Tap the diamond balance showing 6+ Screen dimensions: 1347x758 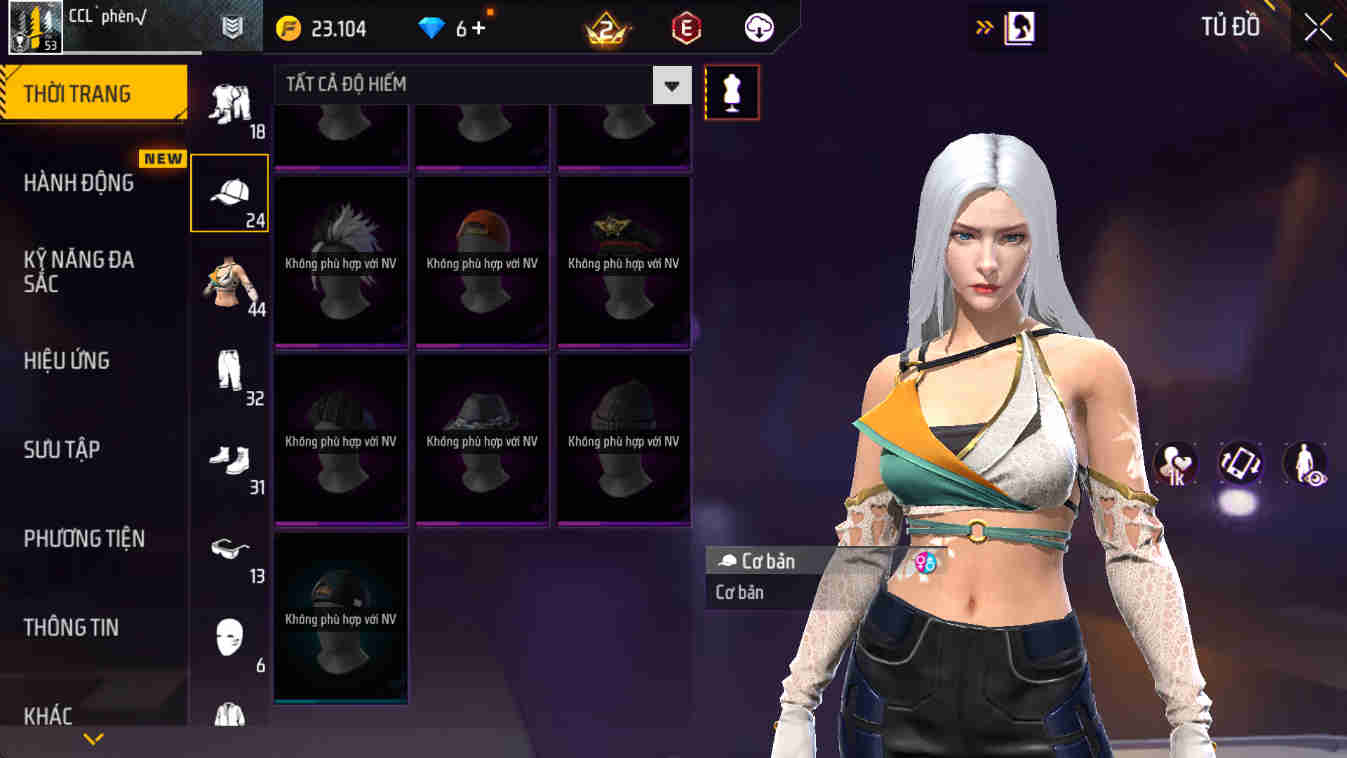[x=448, y=27]
